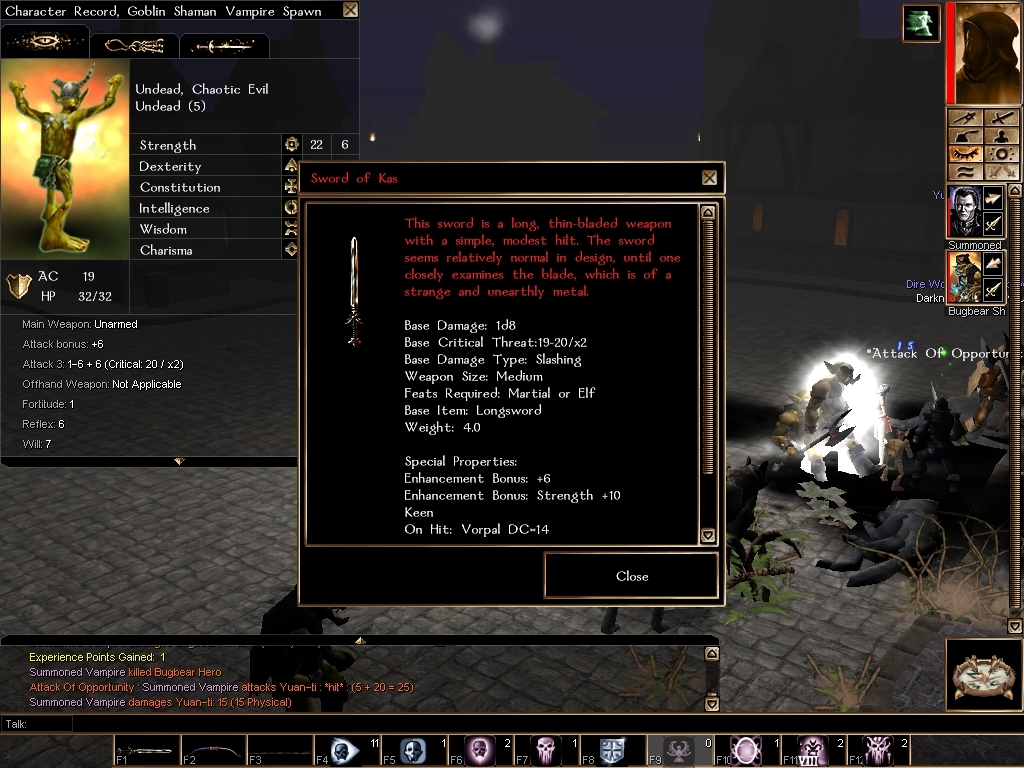
Task: Toggle the green running figure mode icon
Action: pos(920,23)
